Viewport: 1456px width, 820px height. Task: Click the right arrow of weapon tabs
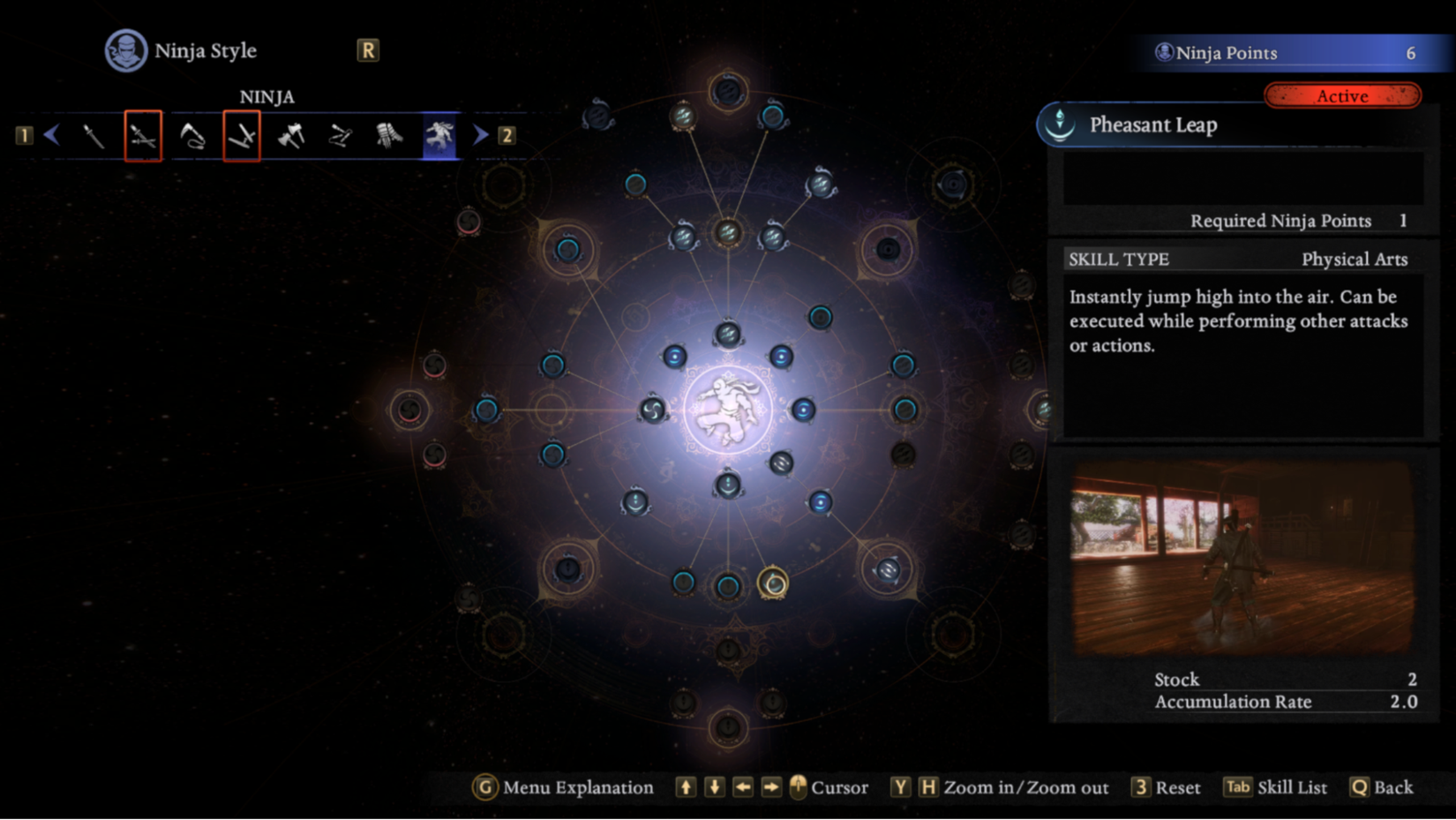click(480, 135)
